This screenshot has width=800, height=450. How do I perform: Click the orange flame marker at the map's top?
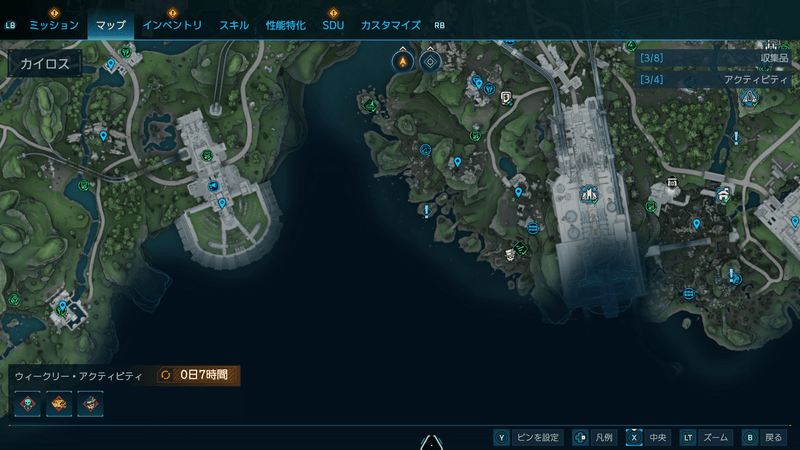pos(403,62)
